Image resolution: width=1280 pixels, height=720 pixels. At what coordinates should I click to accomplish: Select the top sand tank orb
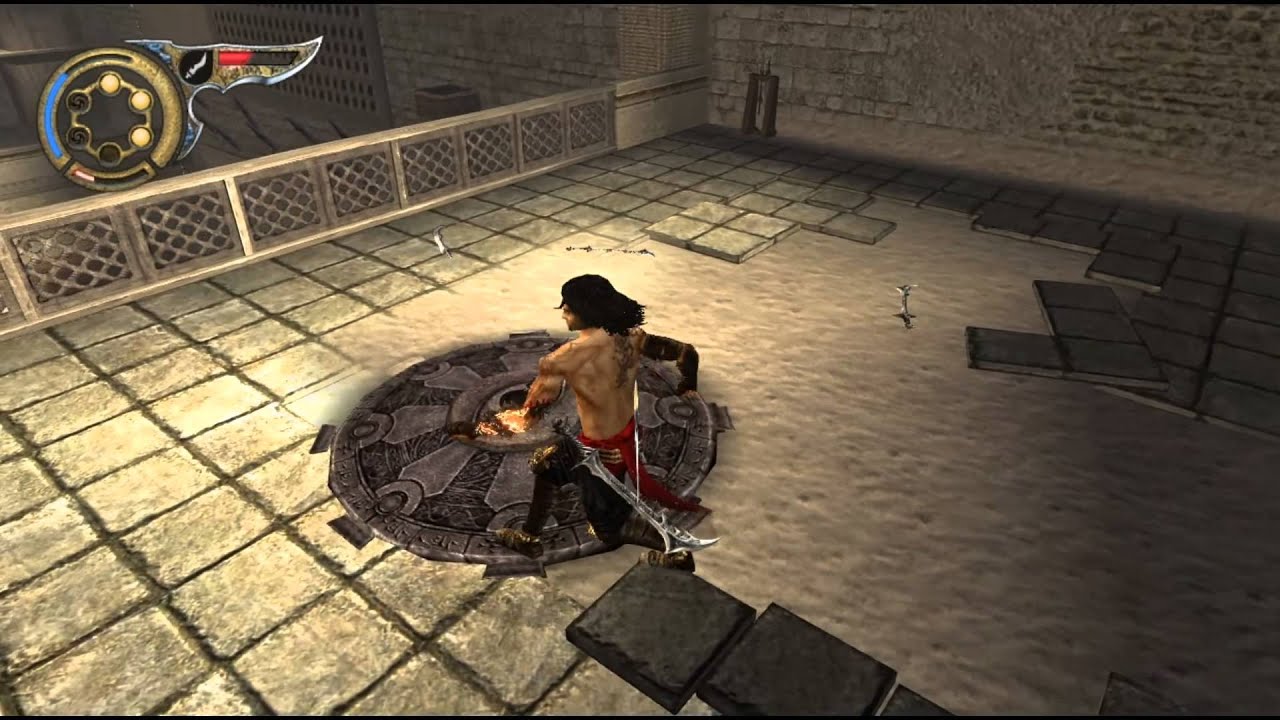(111, 81)
